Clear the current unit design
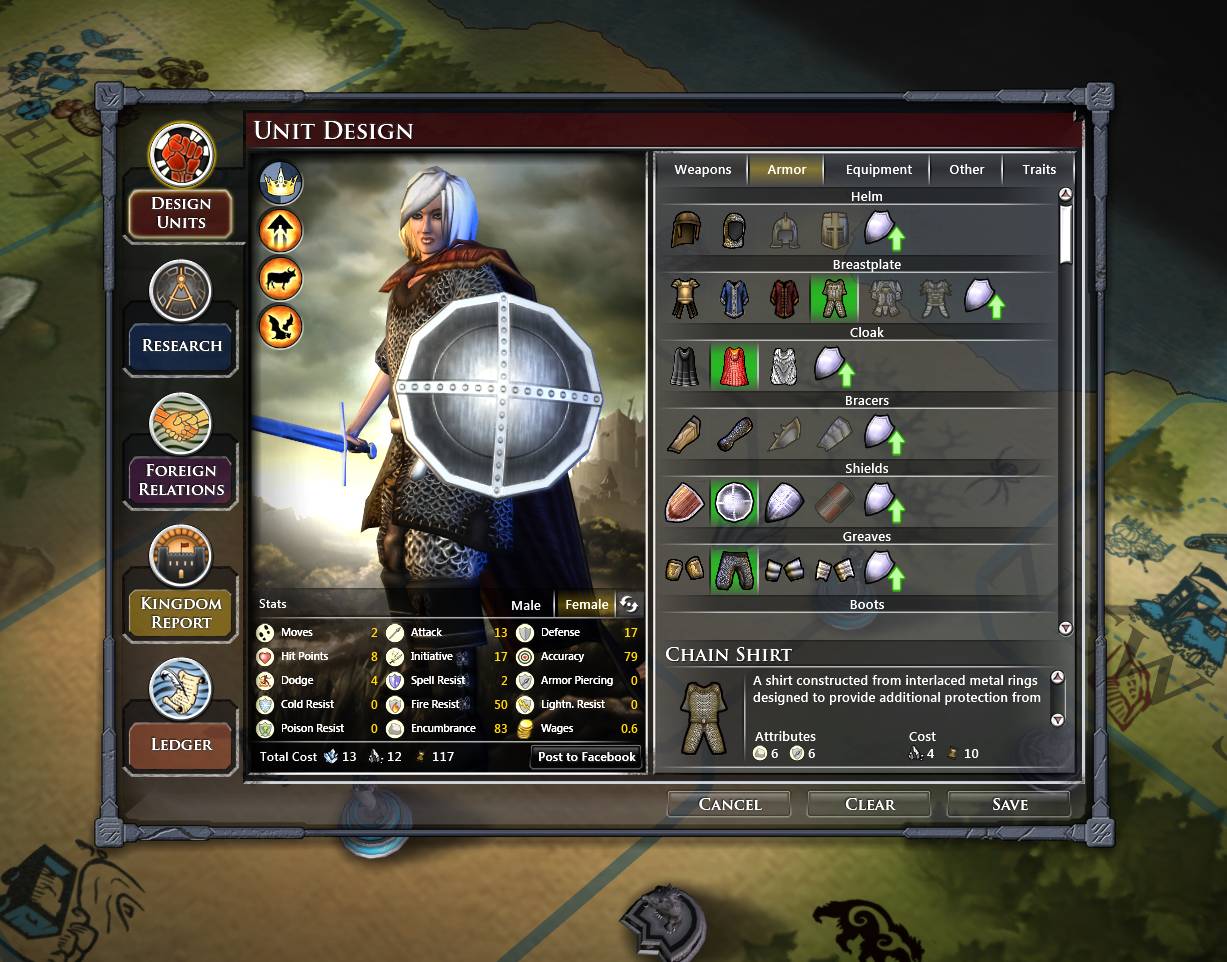 [x=869, y=804]
